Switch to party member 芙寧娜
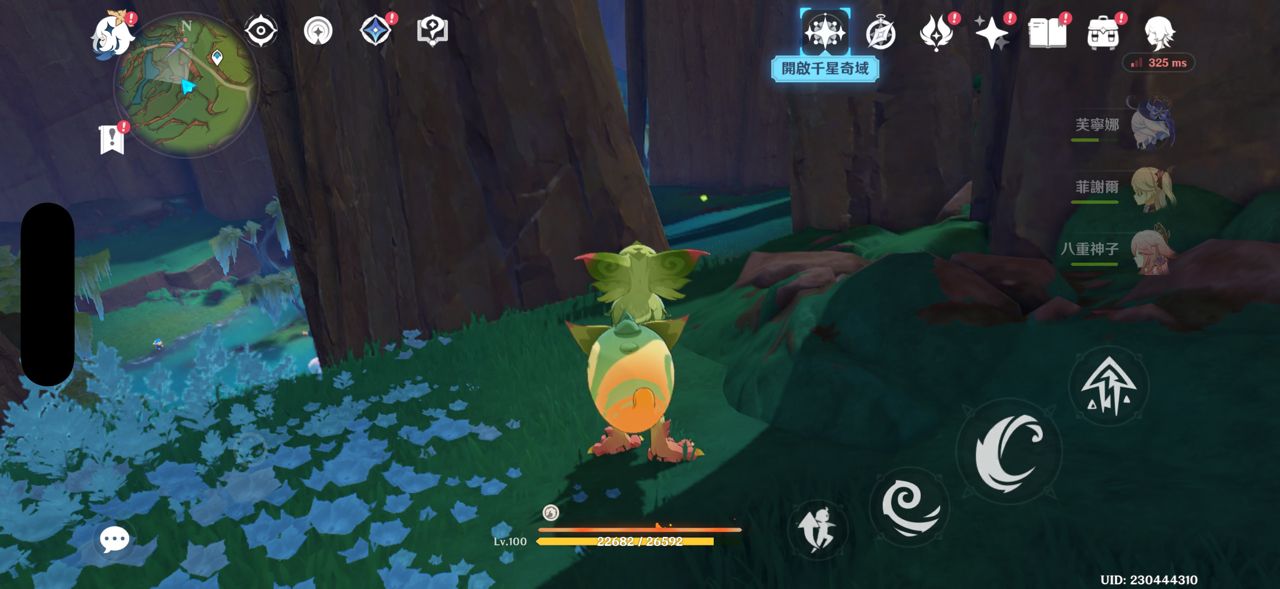The width and height of the screenshot is (1280, 589). tap(1150, 127)
